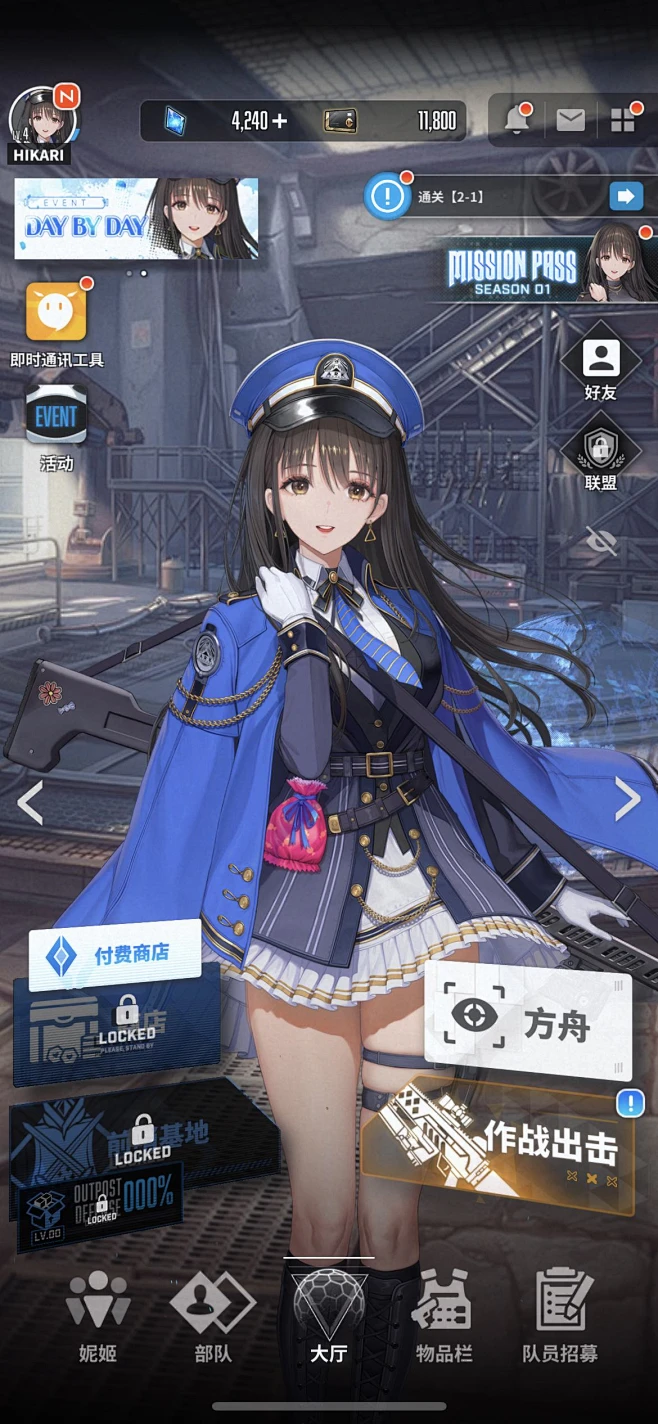This screenshot has width=658, height=1424.
Task: Switch to the 物品栏 inventory tab
Action: click(444, 1315)
